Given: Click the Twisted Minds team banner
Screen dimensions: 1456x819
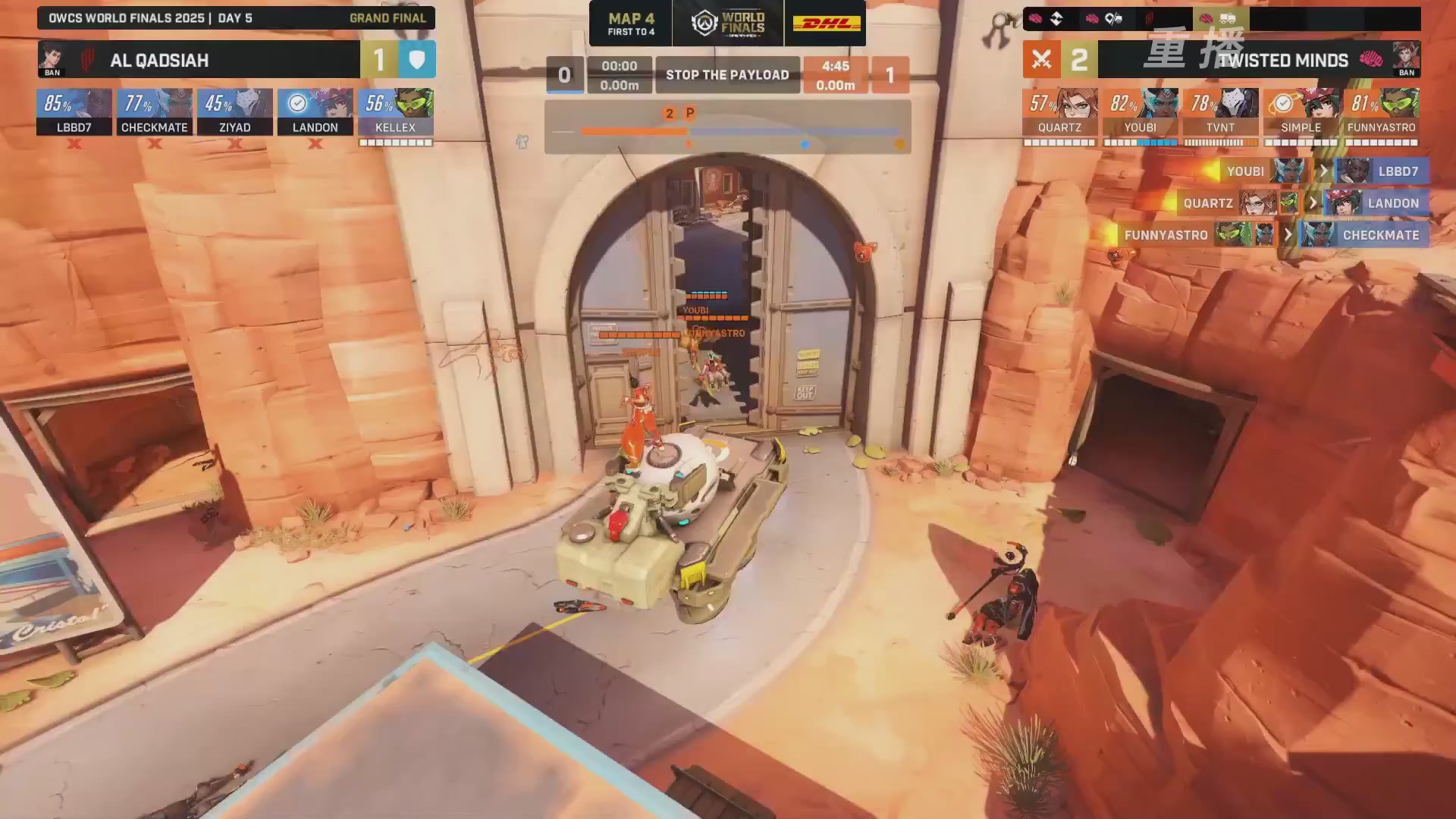Looking at the screenshot, I should click(x=1259, y=60).
